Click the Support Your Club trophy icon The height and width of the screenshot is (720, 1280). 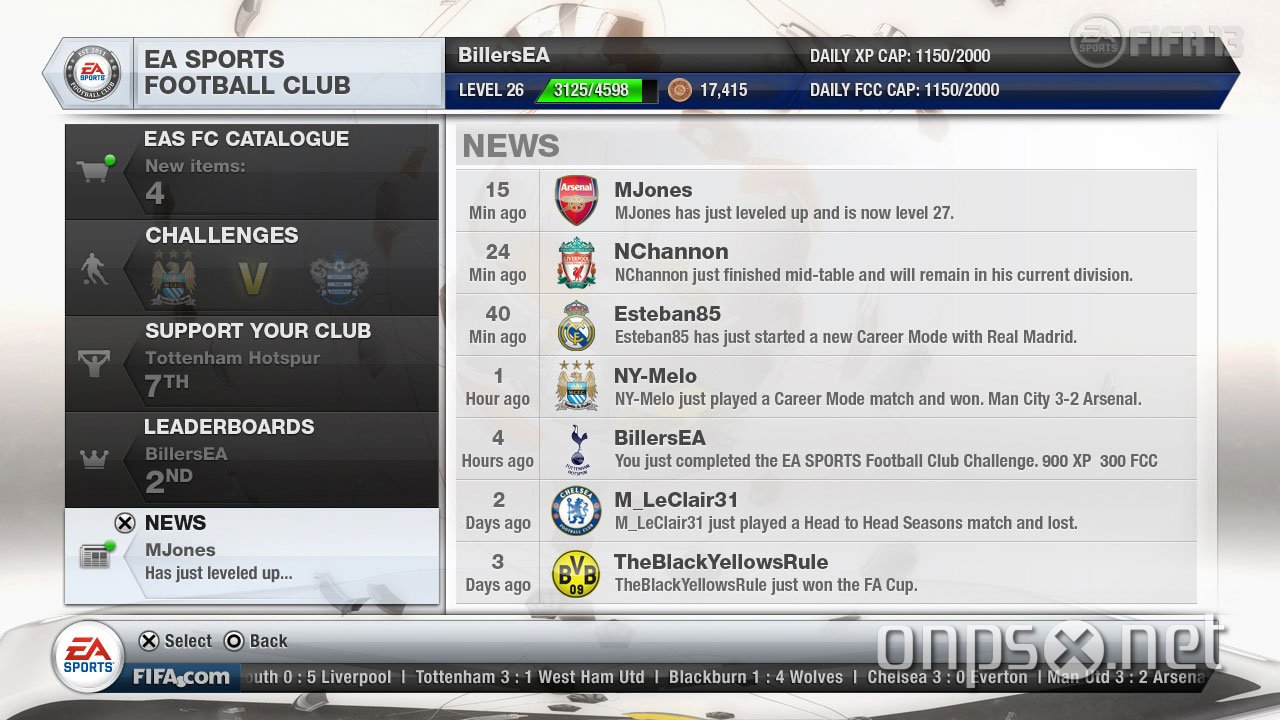94,364
